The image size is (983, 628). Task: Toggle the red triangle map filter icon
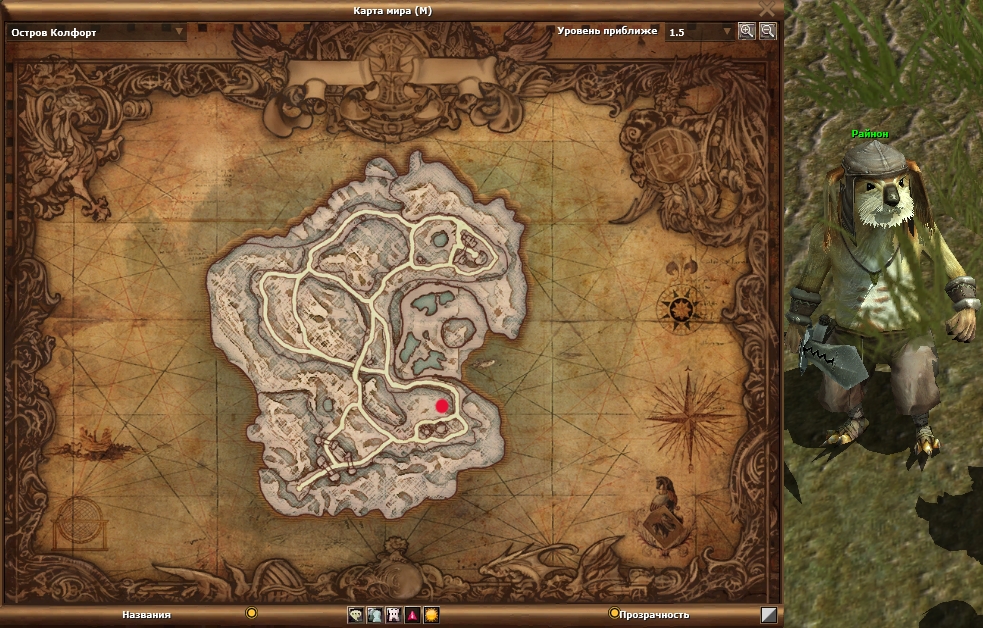(412, 615)
